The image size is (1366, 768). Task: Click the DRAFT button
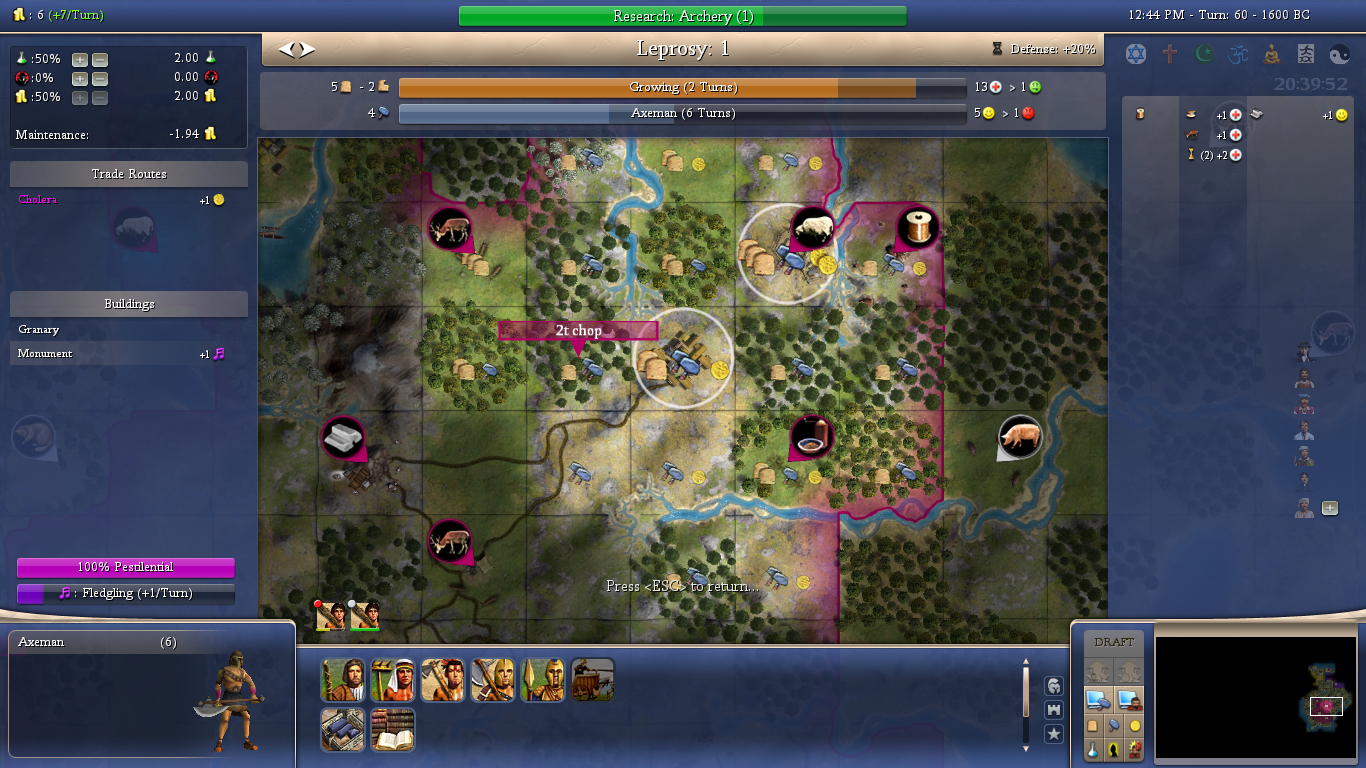coord(1114,642)
